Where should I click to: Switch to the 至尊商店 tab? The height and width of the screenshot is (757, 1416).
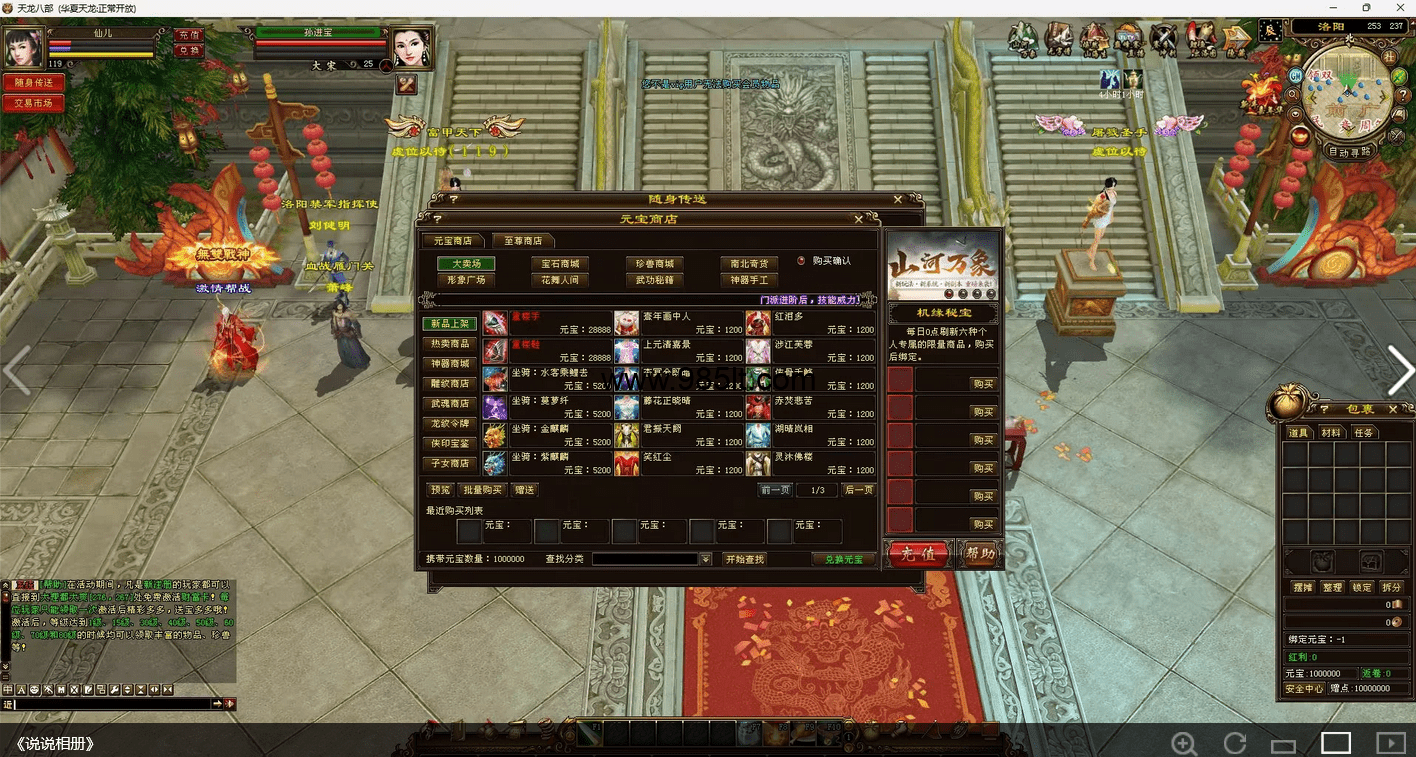click(x=523, y=241)
